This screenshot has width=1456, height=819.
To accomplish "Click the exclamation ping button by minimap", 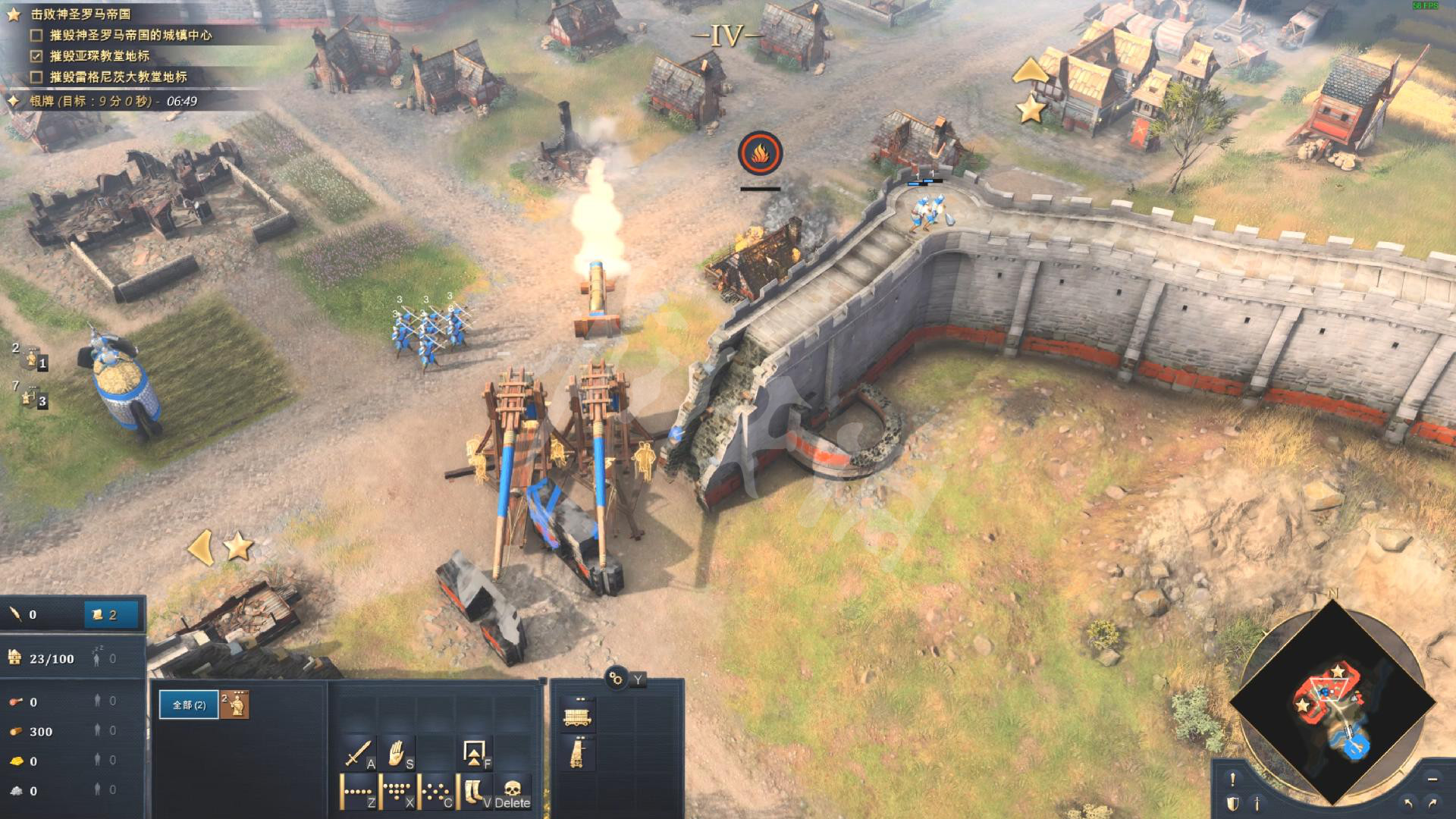I will point(1233,779).
